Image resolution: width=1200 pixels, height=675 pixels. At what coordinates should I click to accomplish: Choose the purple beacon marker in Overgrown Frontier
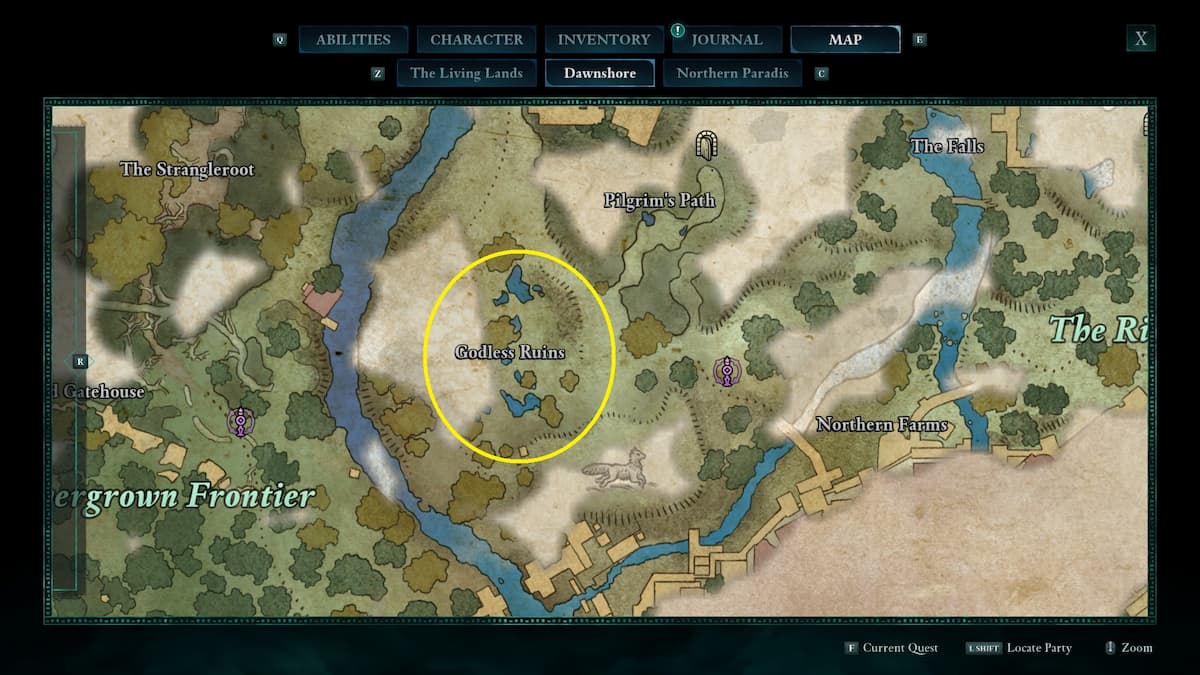240,422
